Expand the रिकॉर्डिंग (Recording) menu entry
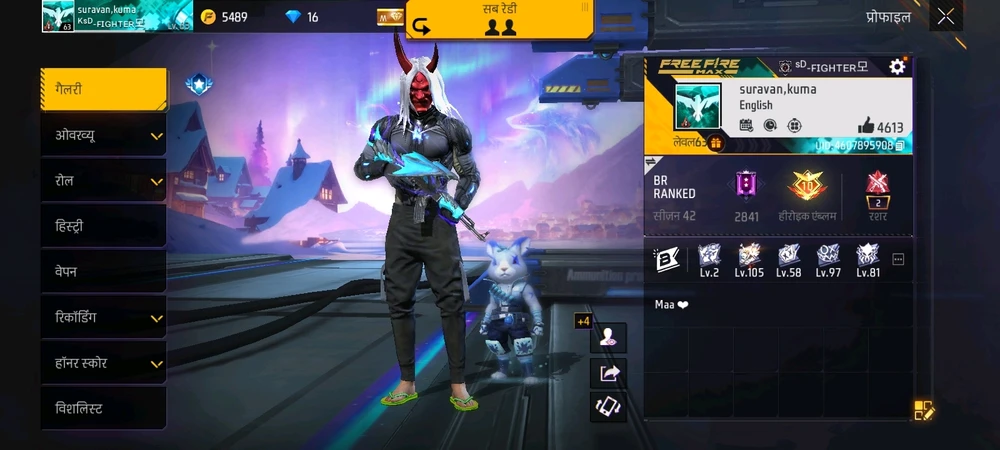The height and width of the screenshot is (450, 1000). pyautogui.click(x=103, y=318)
